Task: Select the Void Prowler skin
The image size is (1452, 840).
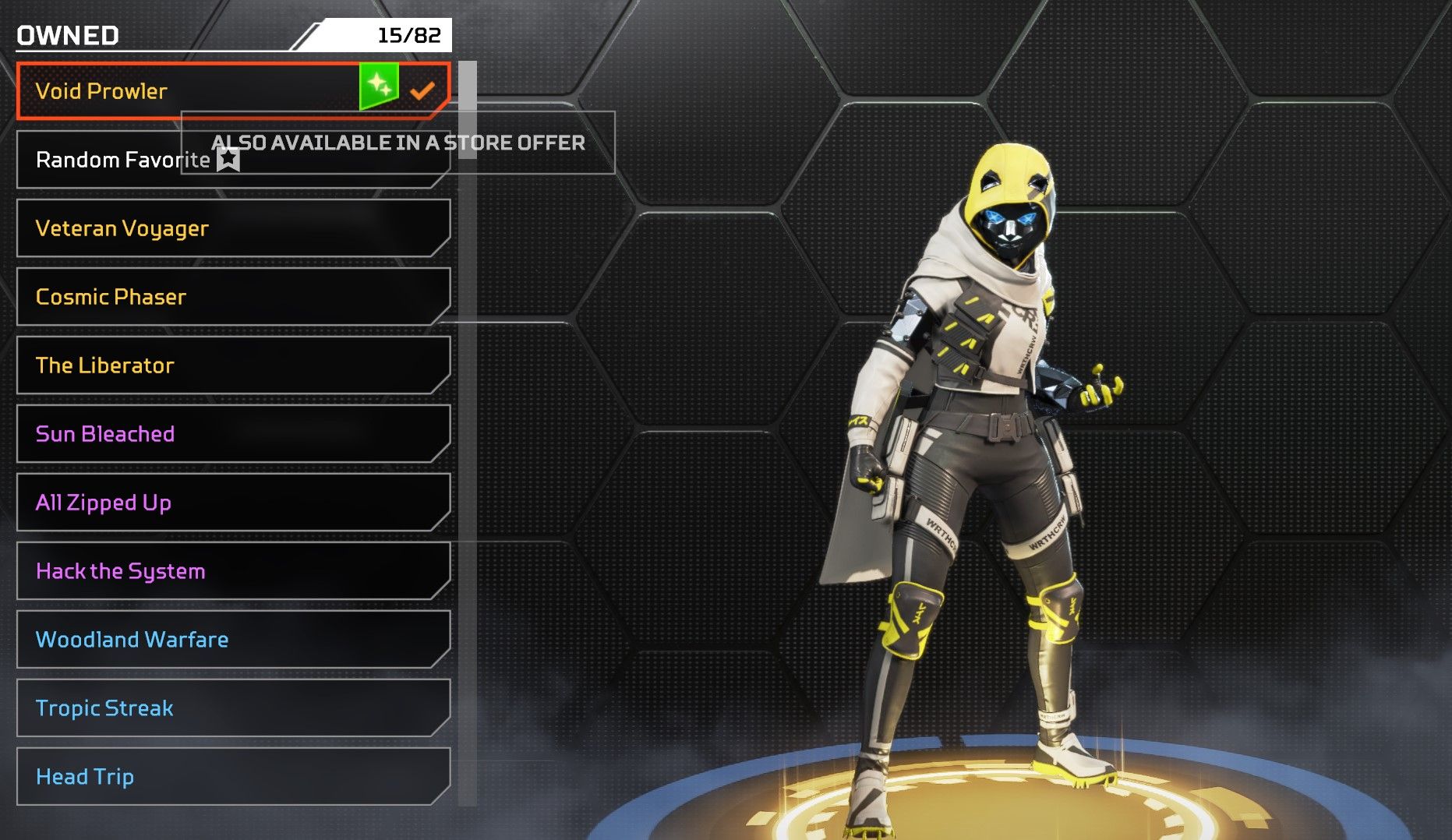Action: click(x=195, y=91)
